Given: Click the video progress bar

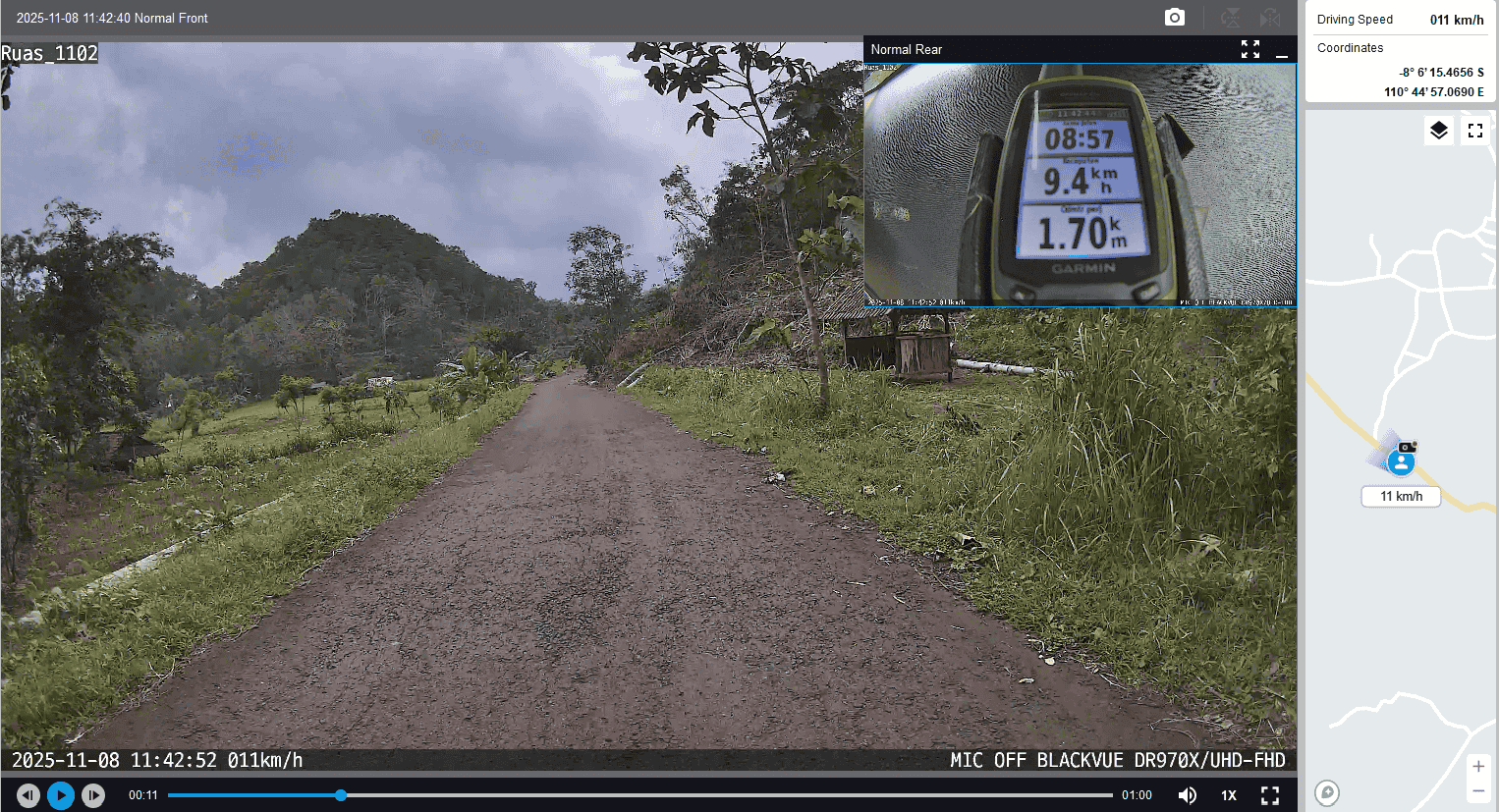Looking at the screenshot, I should 638,795.
